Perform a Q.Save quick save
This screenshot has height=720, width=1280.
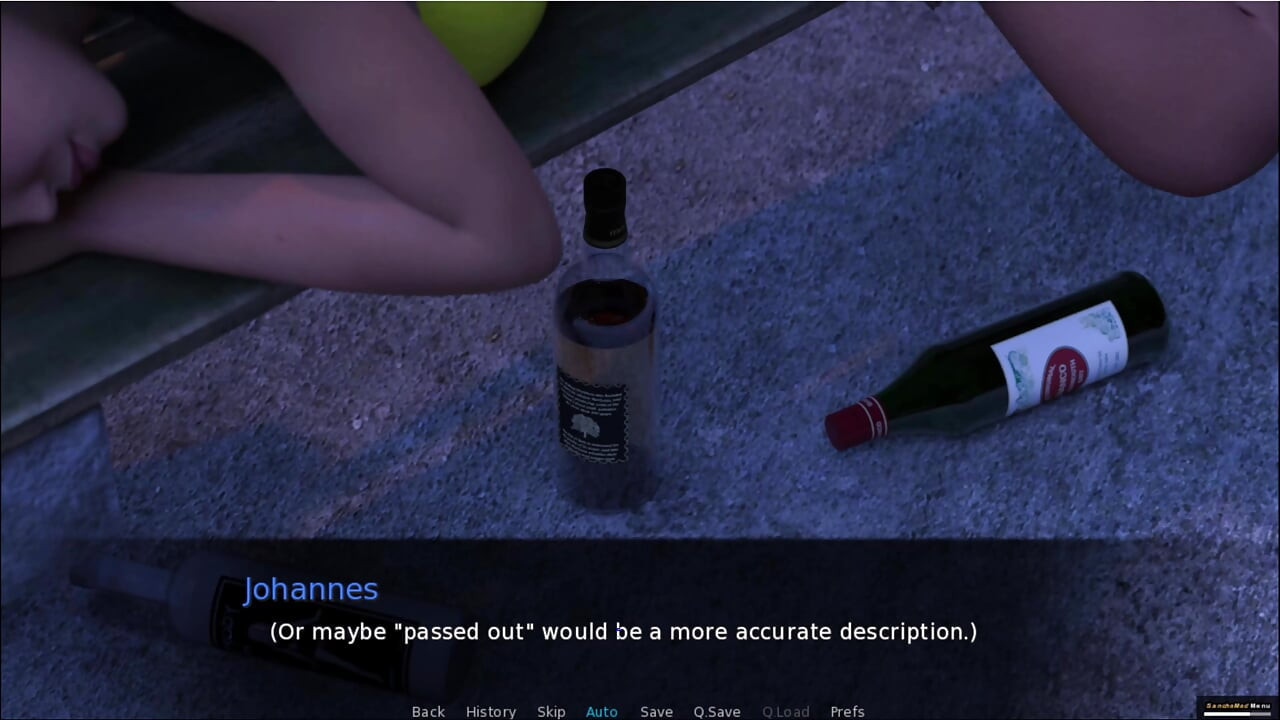tap(716, 711)
